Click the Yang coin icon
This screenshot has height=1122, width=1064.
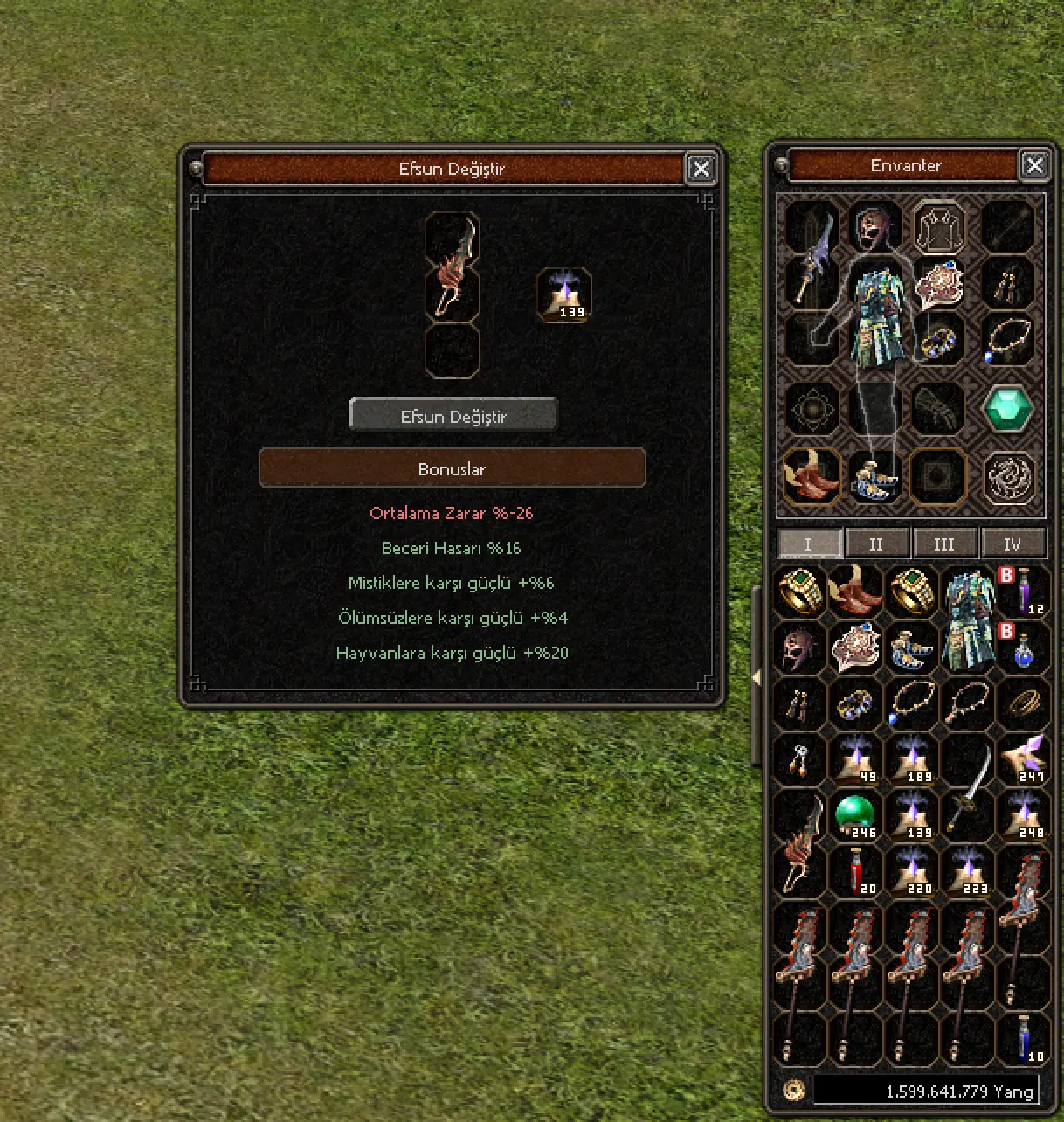coord(794,1090)
